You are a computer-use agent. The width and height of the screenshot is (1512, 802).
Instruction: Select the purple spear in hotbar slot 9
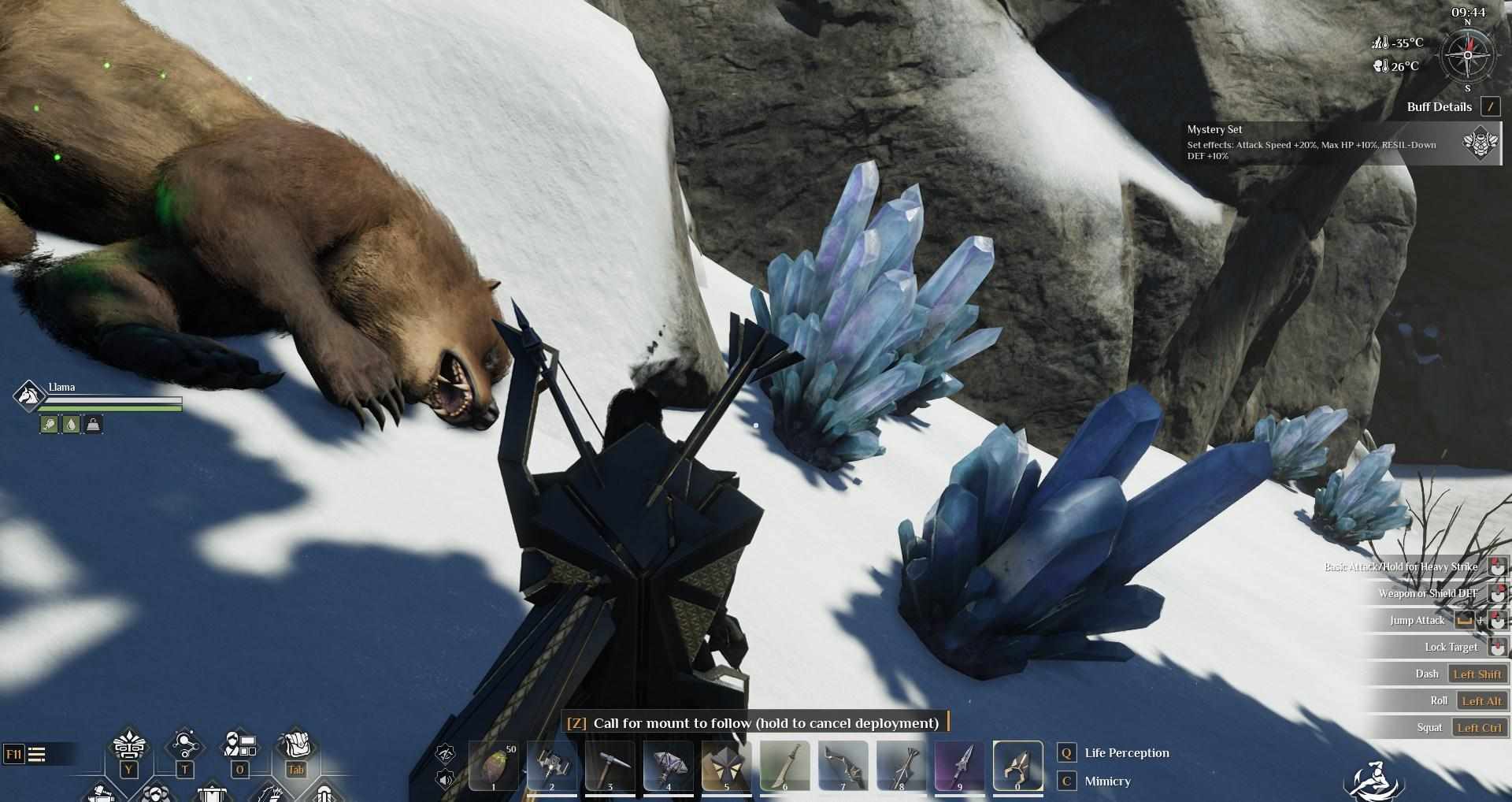coord(960,765)
